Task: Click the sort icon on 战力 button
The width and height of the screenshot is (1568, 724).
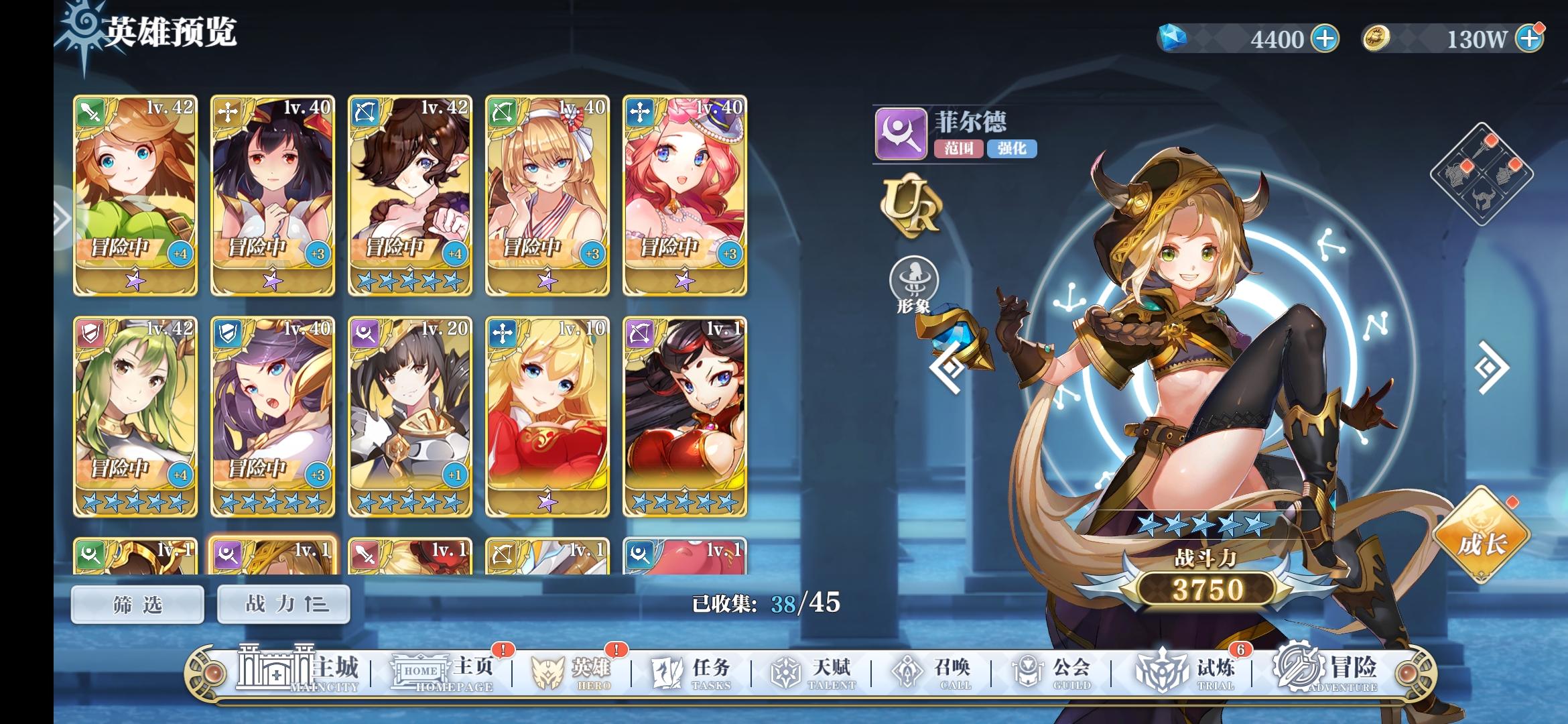Action: click(x=320, y=603)
